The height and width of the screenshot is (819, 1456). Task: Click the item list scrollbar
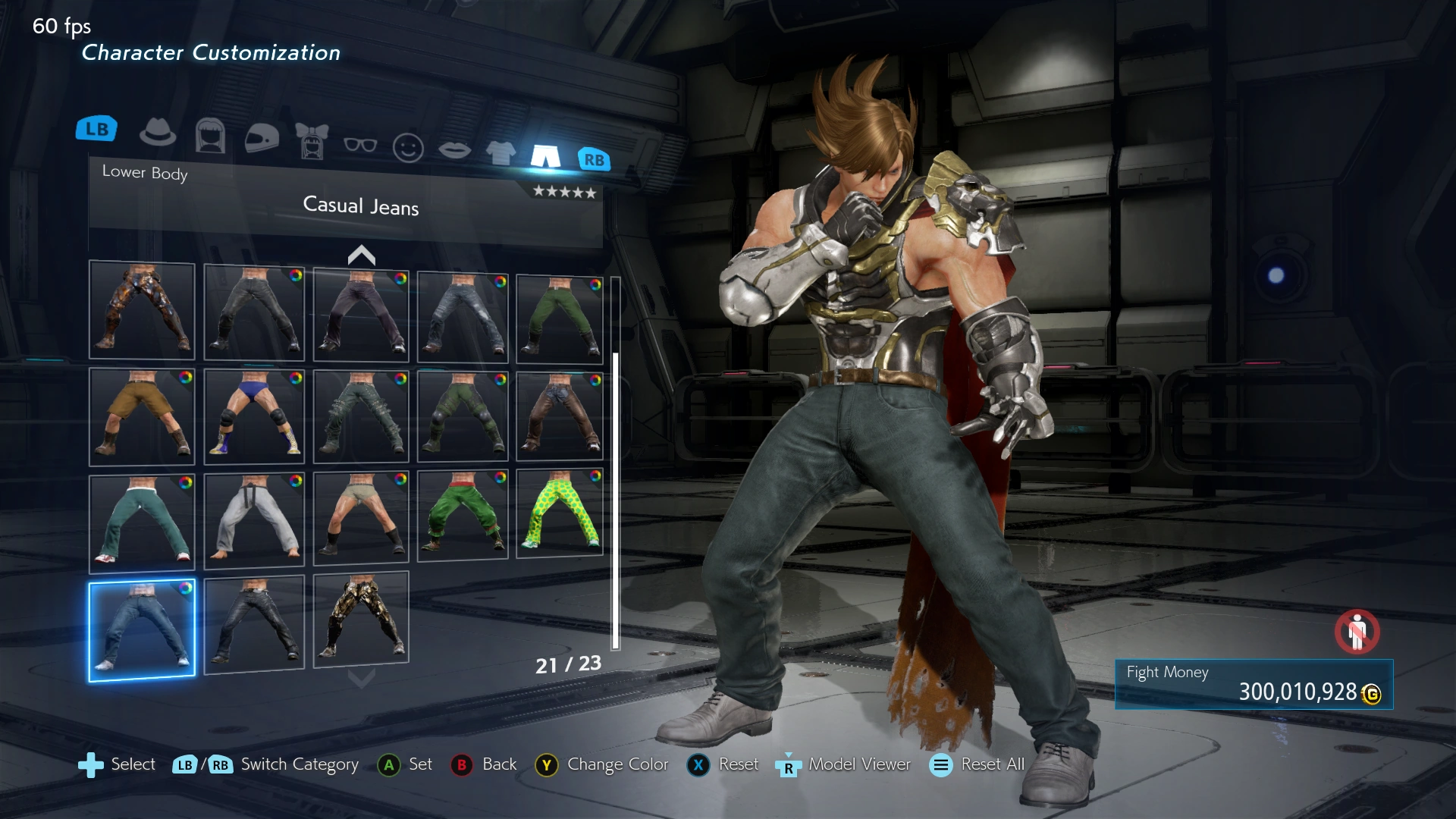[x=616, y=500]
